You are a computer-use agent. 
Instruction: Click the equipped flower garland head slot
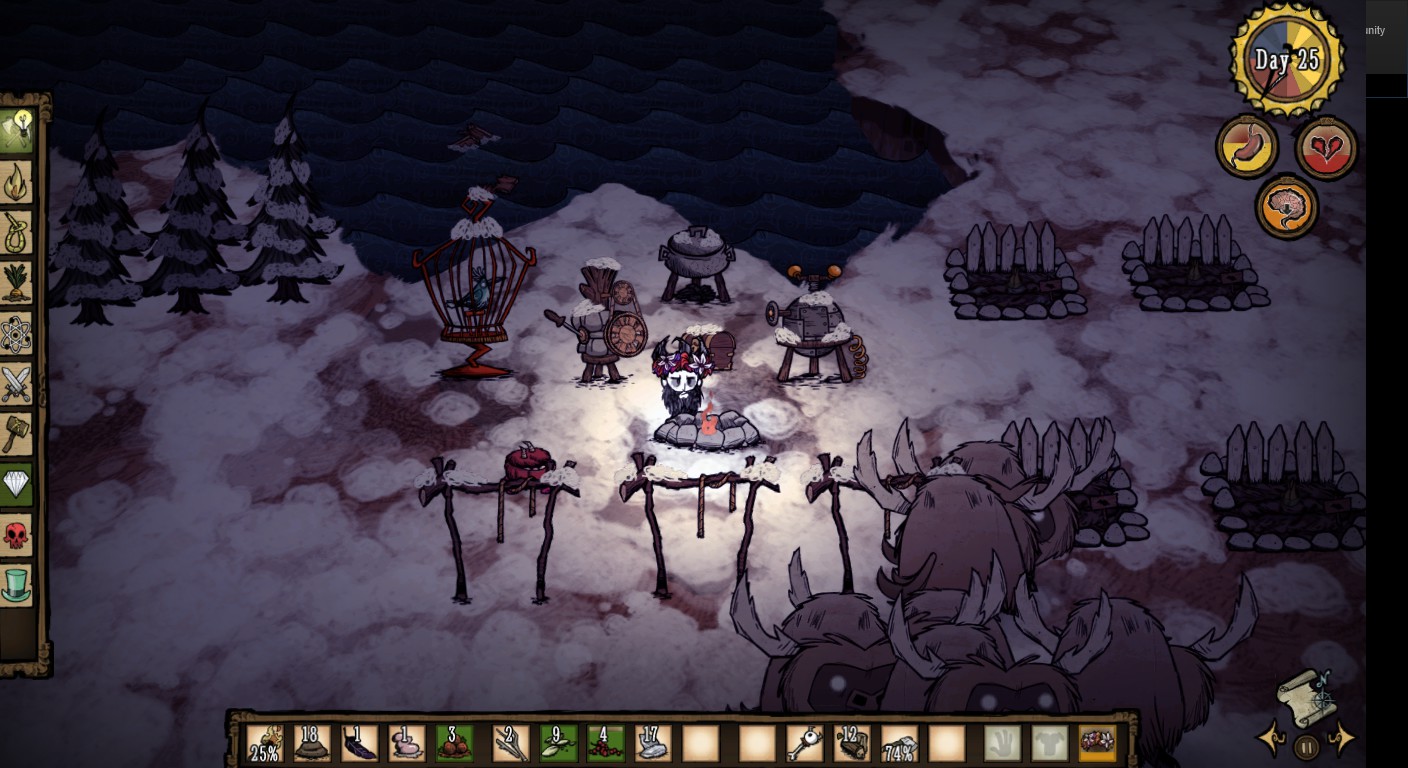pyautogui.click(x=1097, y=744)
